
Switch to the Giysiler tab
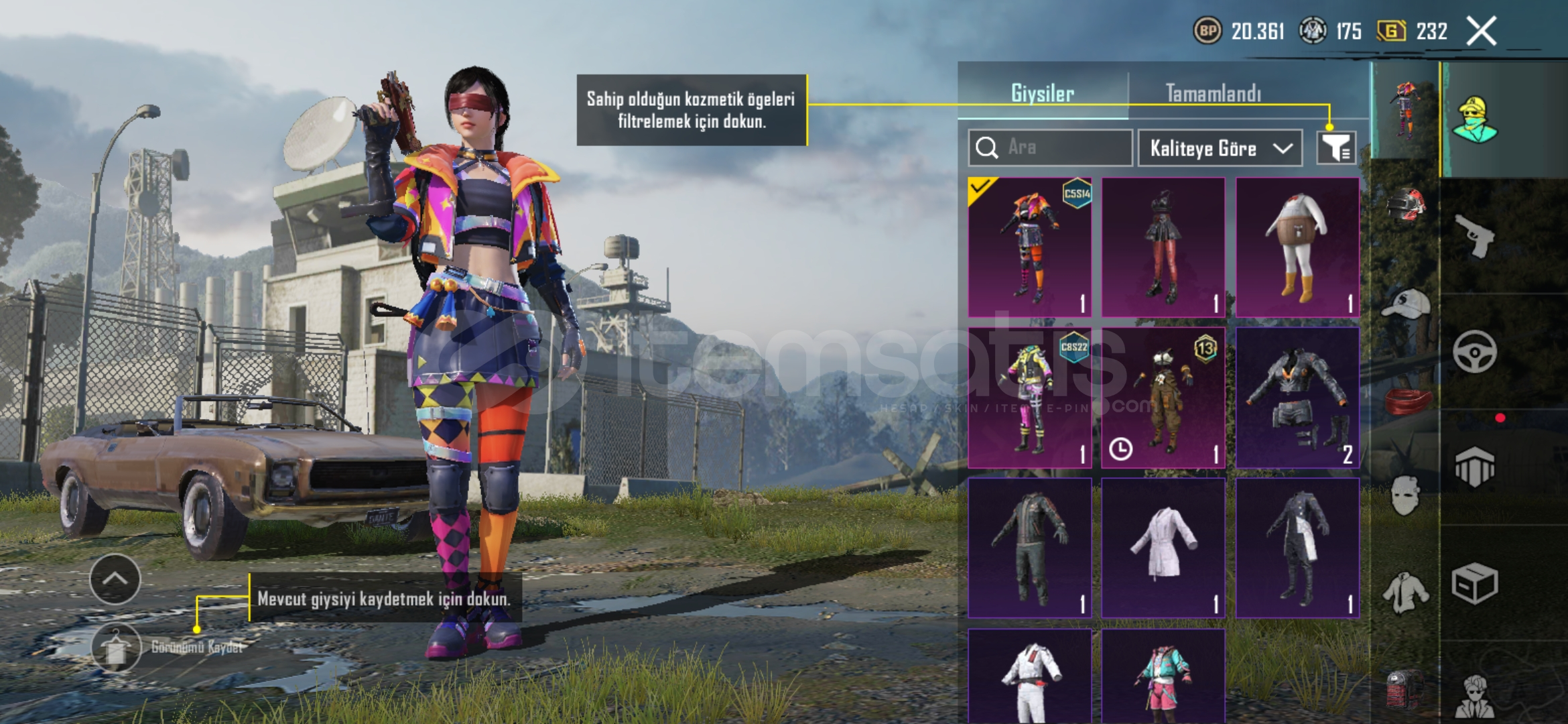pos(1043,93)
